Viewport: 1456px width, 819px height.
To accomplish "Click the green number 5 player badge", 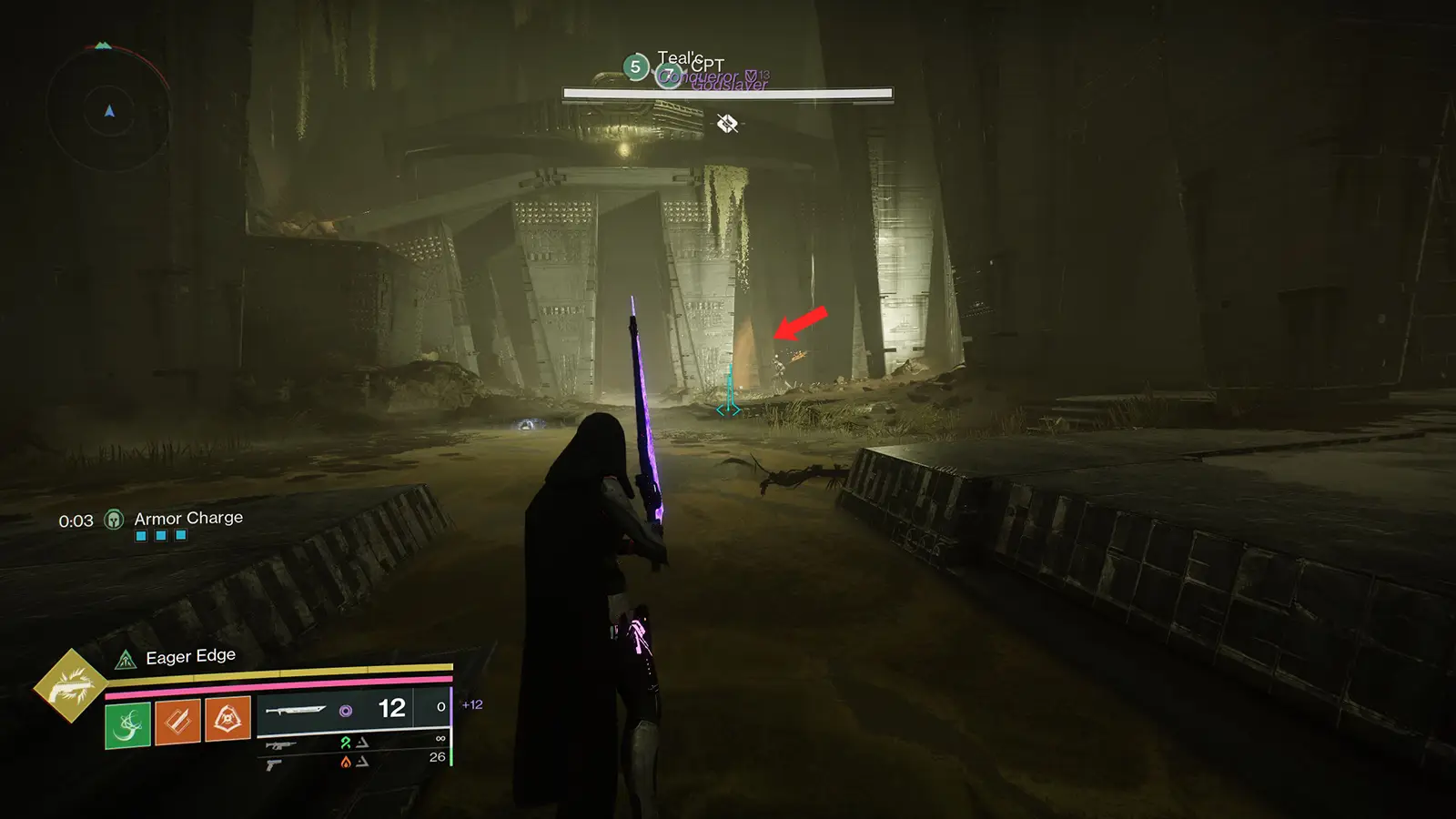I will click(635, 66).
